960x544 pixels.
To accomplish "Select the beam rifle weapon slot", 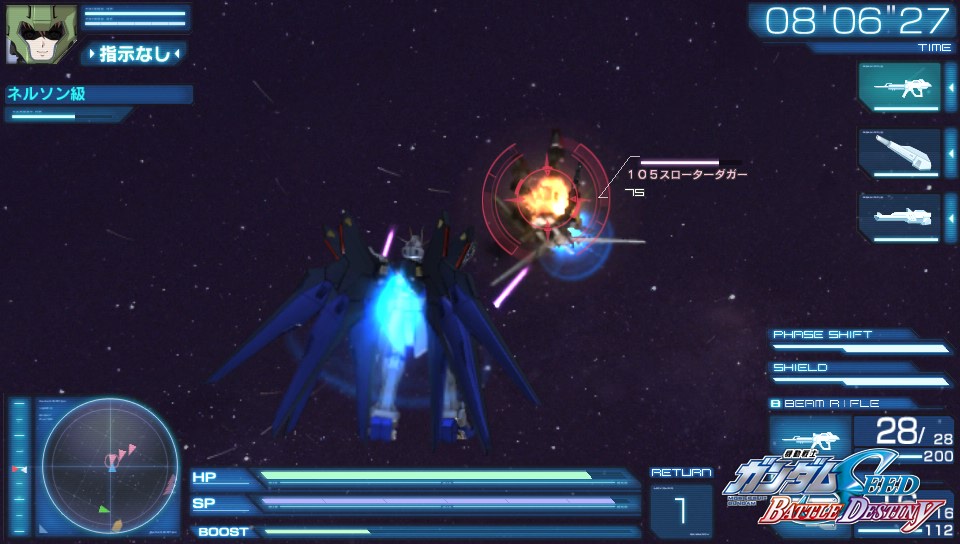I will [x=899, y=87].
